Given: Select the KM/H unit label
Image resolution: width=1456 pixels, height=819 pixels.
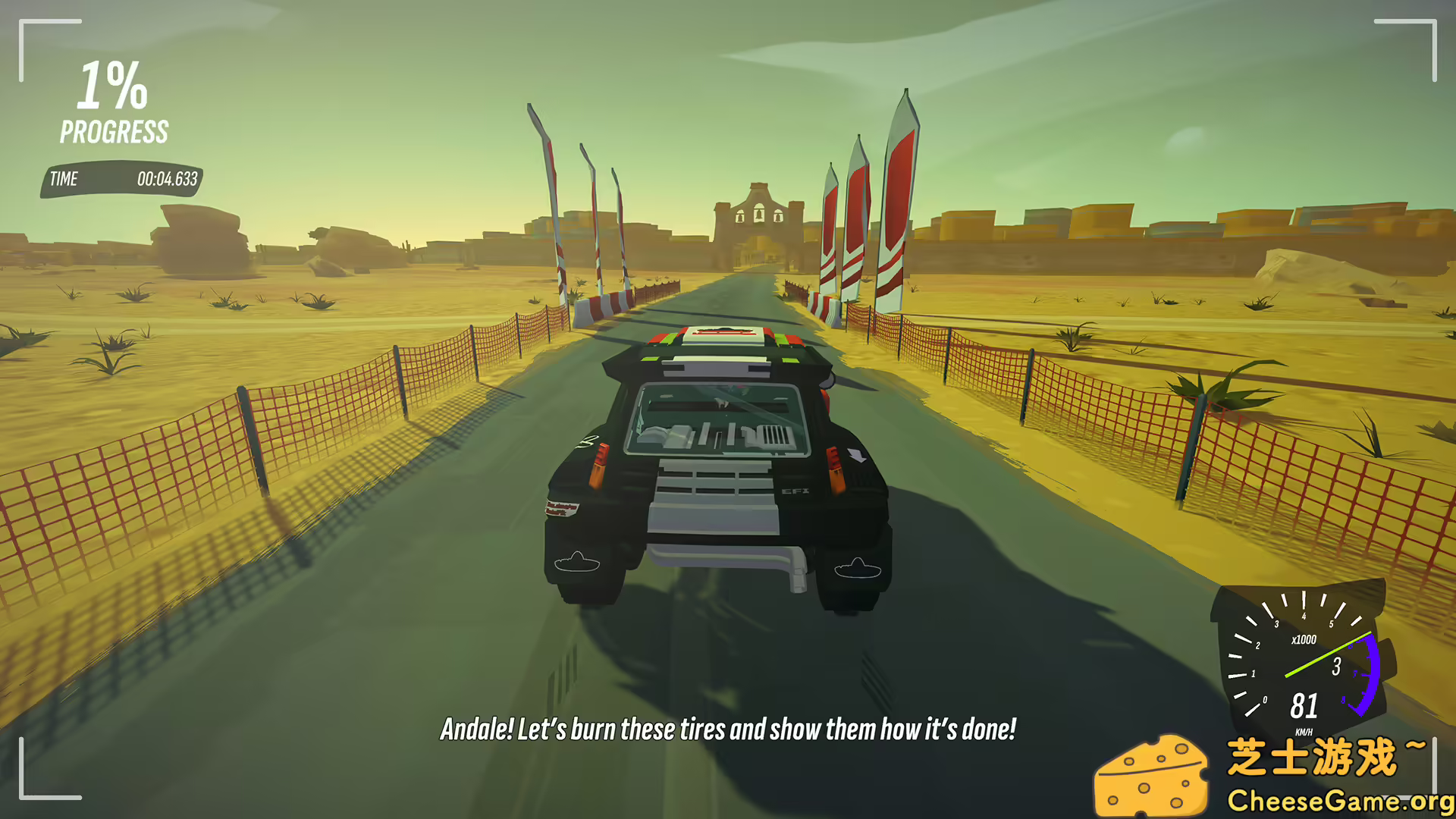Looking at the screenshot, I should click(x=1306, y=732).
